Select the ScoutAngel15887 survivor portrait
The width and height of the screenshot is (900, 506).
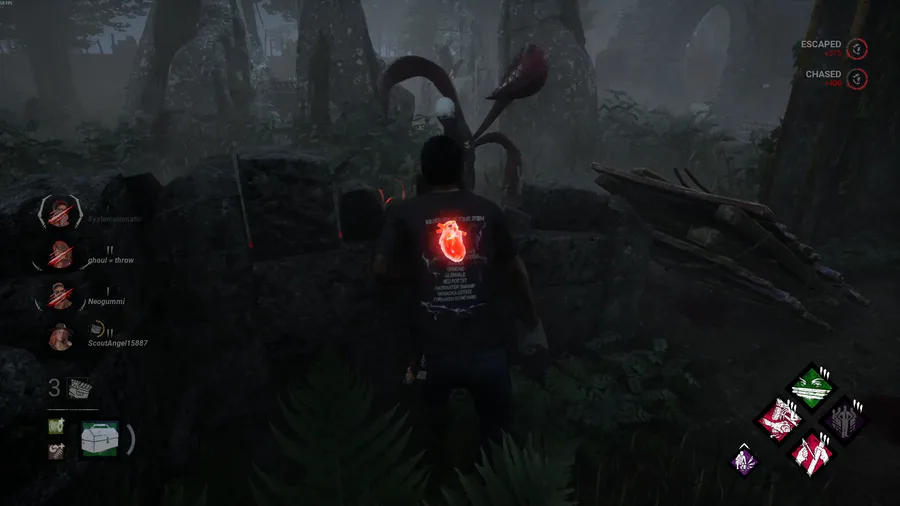point(60,337)
